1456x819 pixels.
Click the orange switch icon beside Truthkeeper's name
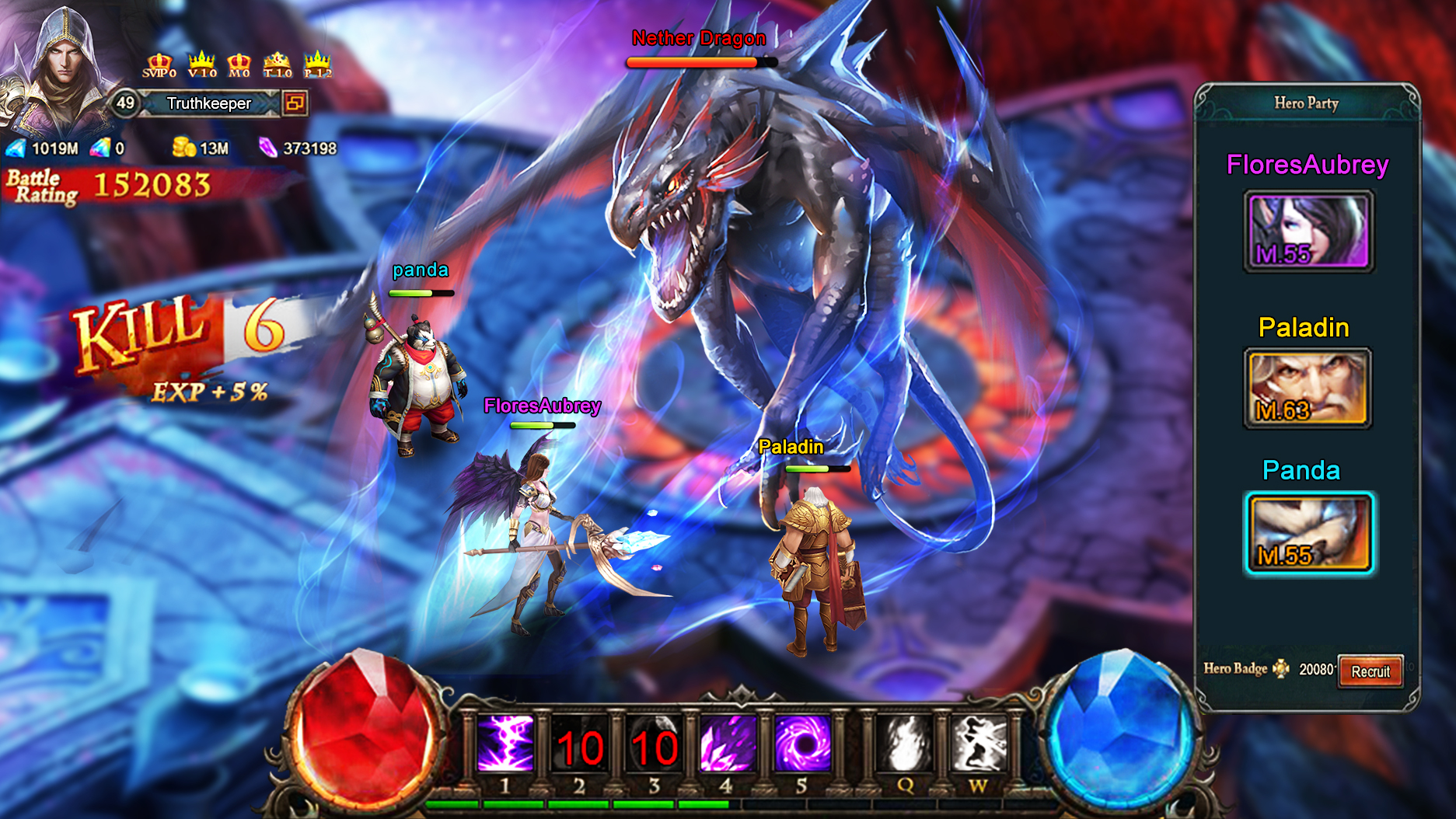(x=295, y=103)
